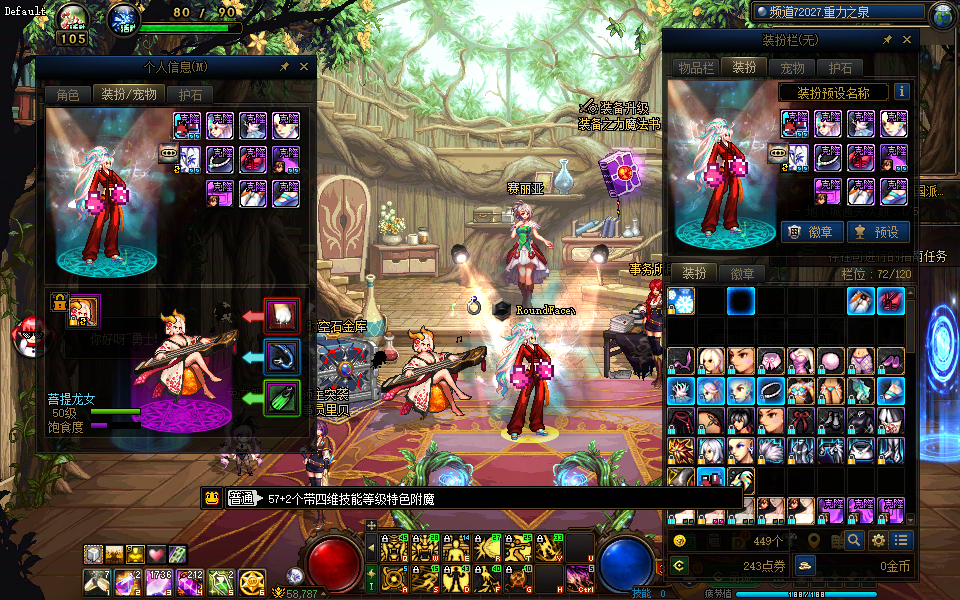
Task: Select the 护石 tab in inventory window
Action: tap(840, 67)
